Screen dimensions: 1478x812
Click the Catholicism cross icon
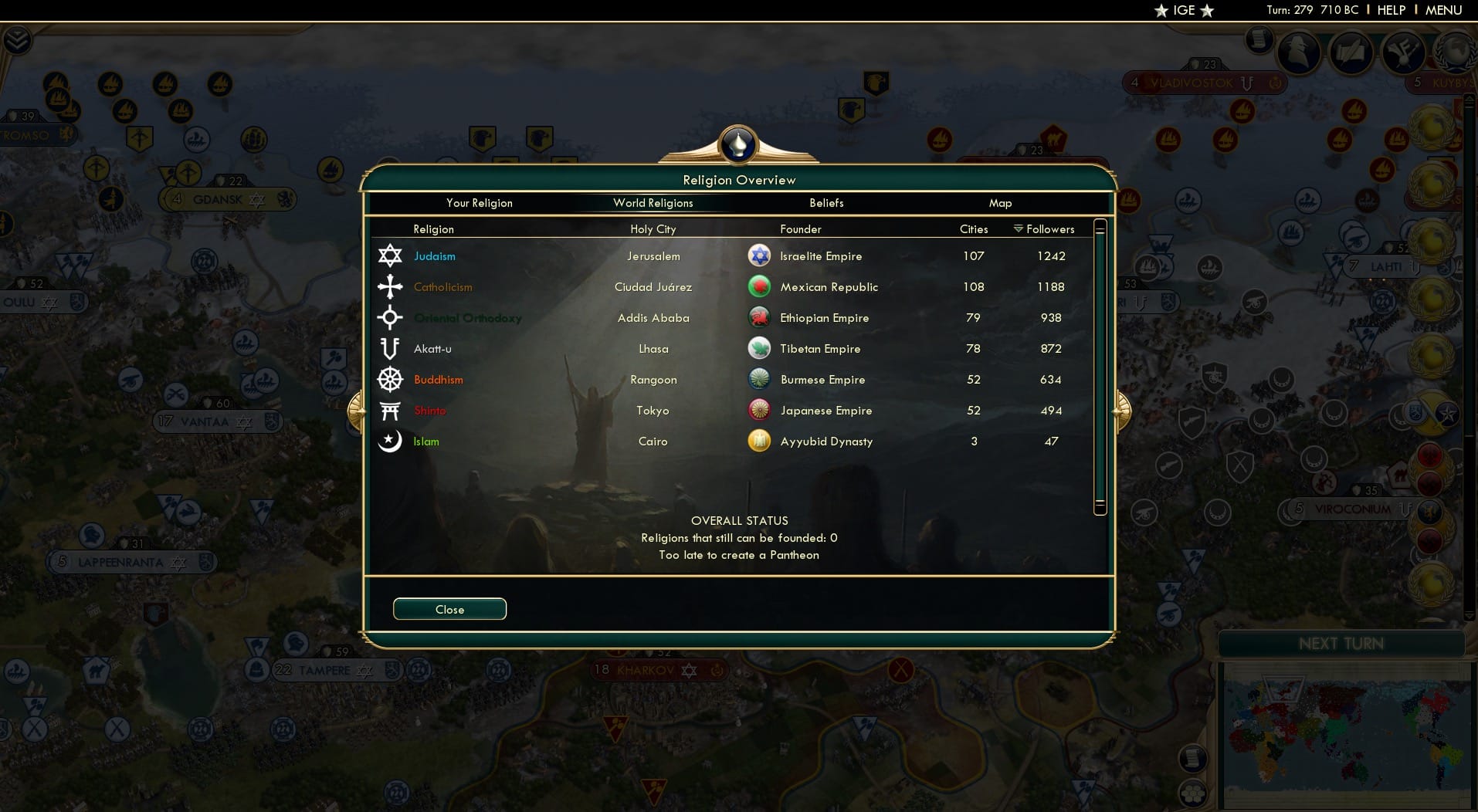[x=391, y=286]
